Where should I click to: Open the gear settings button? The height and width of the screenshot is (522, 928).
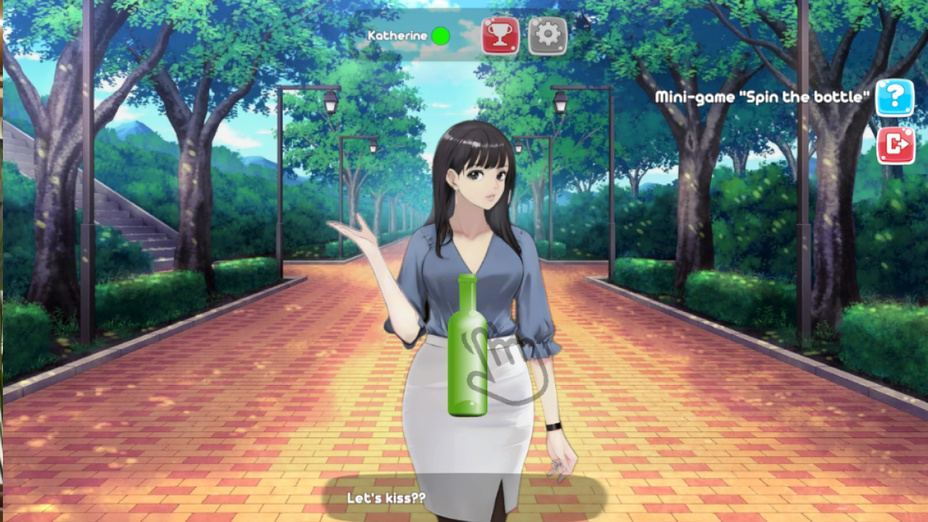tap(547, 36)
